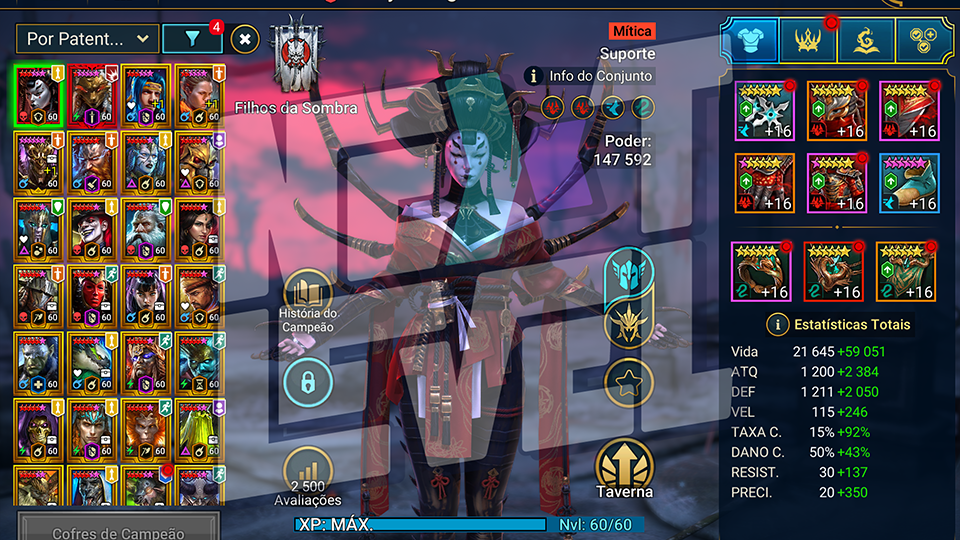Click the star favorite button

click(629, 382)
